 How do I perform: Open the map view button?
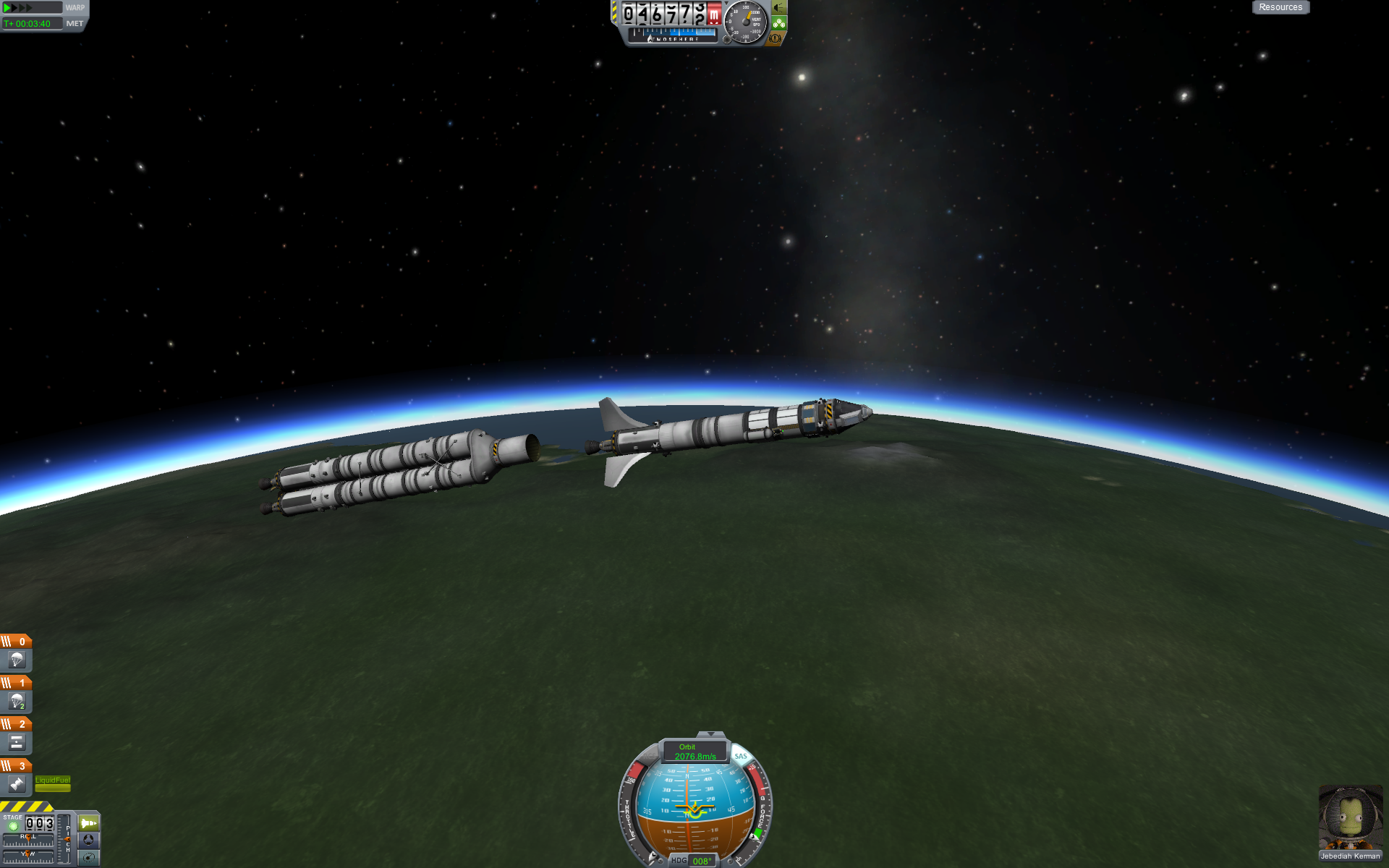pyautogui.click(x=88, y=857)
